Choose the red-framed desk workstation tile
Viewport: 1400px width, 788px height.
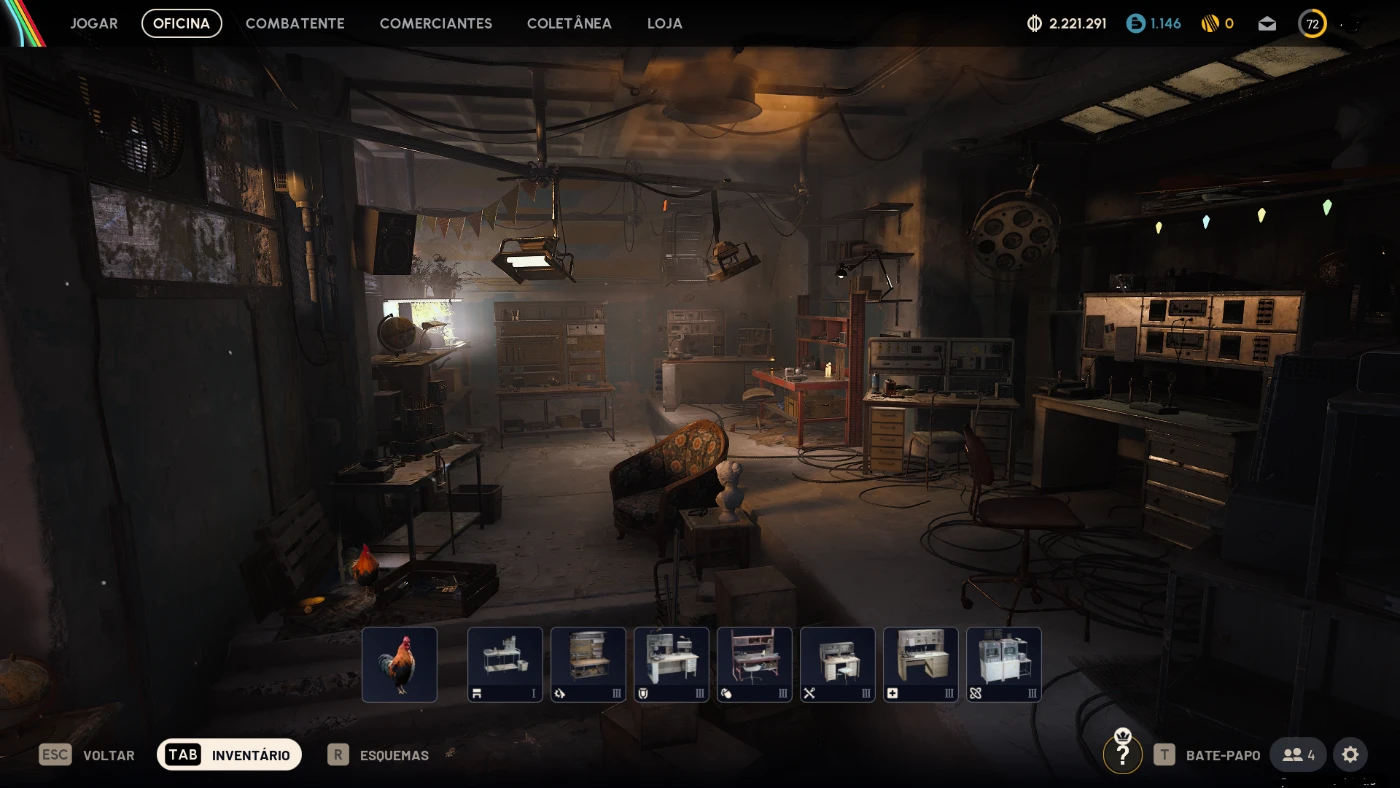pos(754,664)
